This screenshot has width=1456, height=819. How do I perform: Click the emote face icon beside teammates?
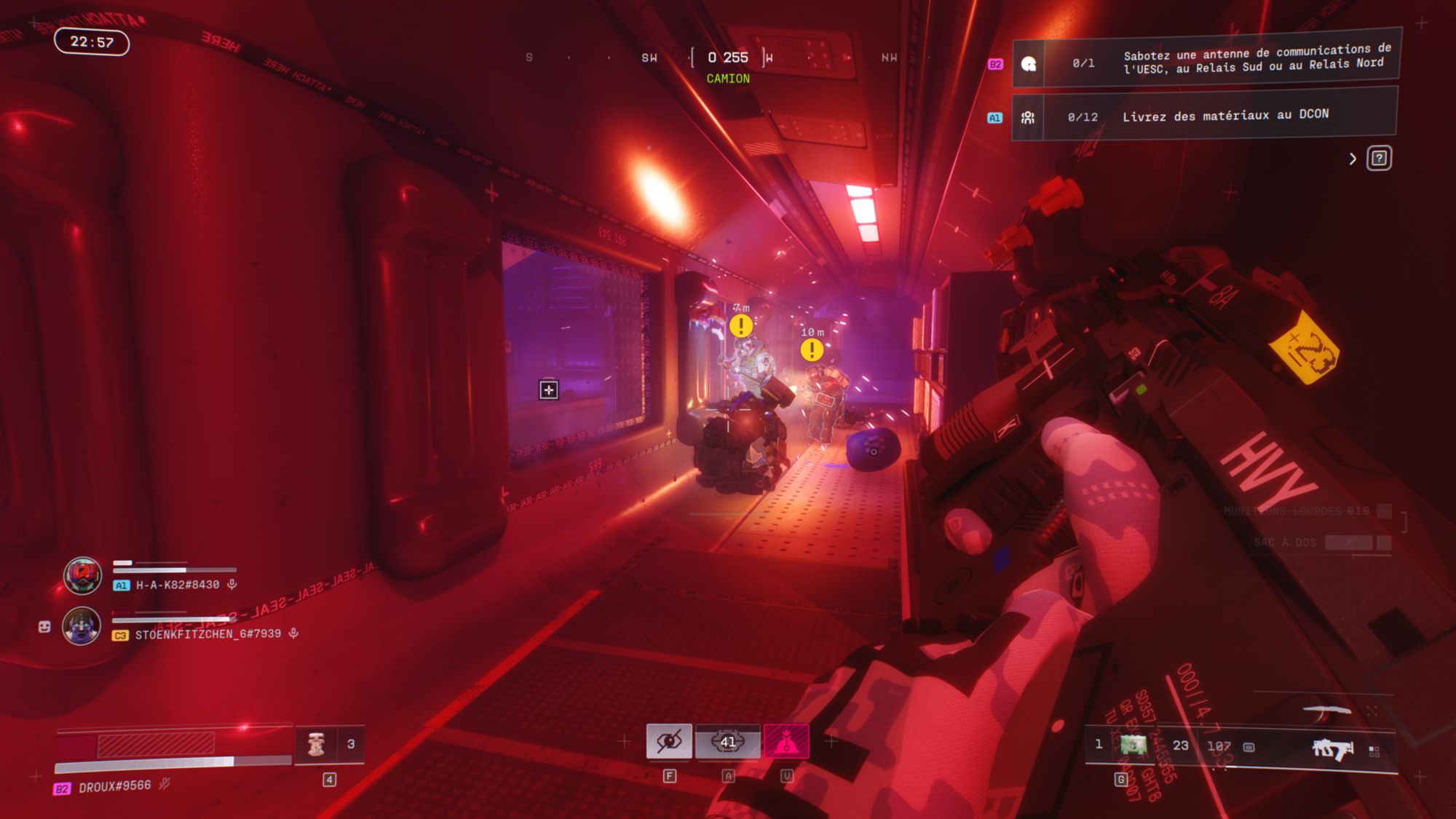coord(44,627)
